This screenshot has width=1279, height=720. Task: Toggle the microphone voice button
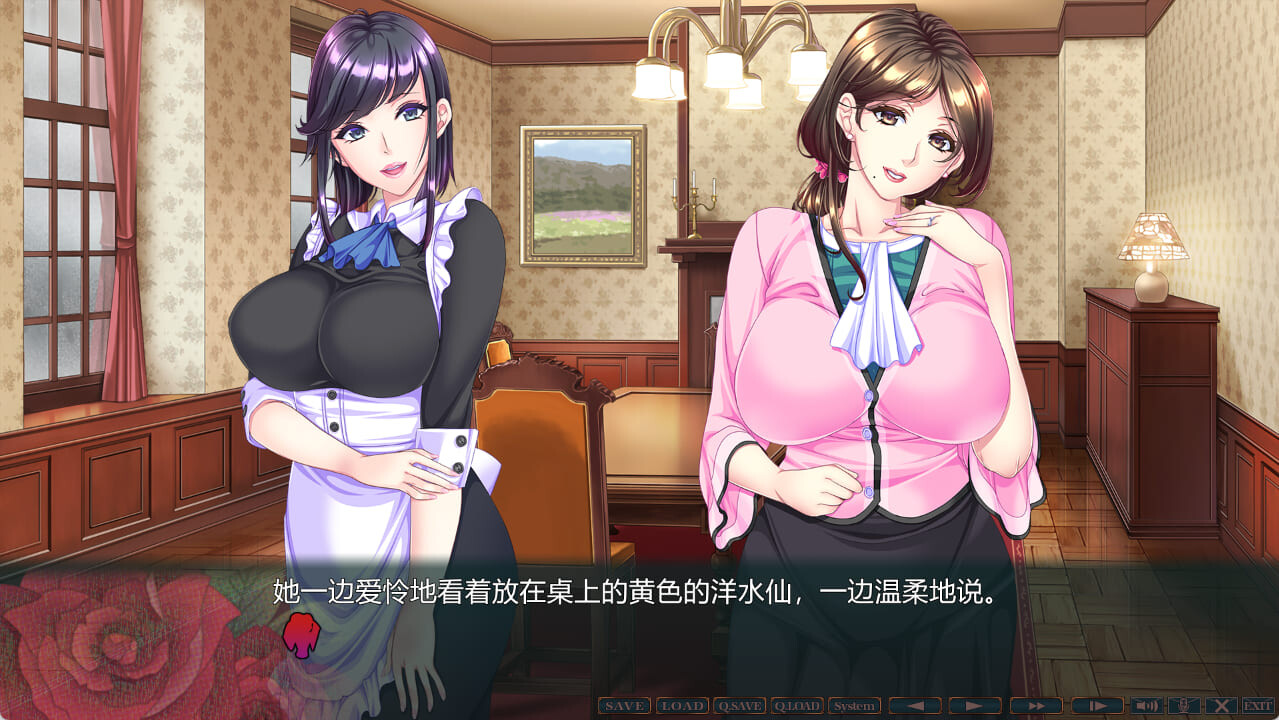pos(1184,706)
